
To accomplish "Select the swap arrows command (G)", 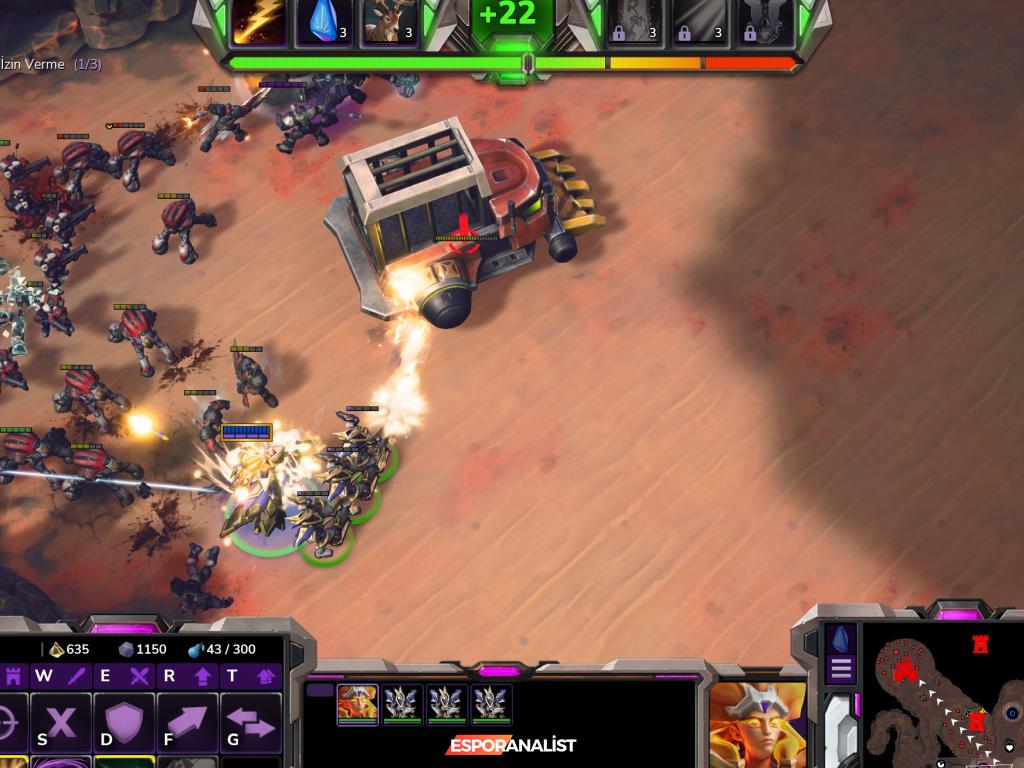I will point(250,720).
